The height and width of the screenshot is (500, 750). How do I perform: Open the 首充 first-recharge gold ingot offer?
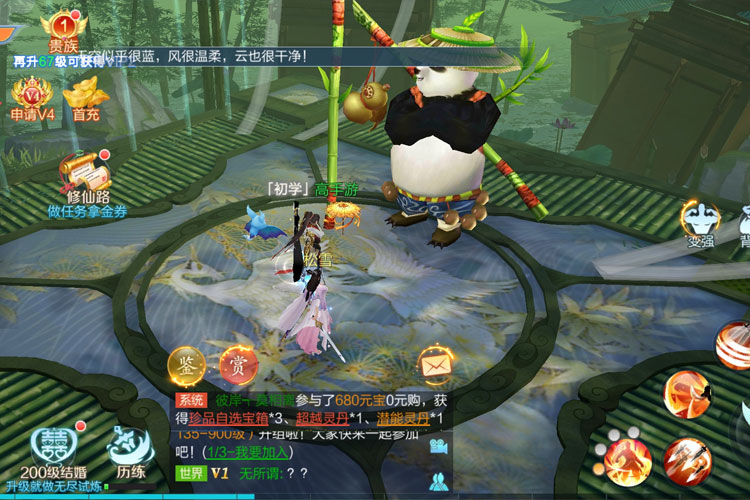(82, 97)
